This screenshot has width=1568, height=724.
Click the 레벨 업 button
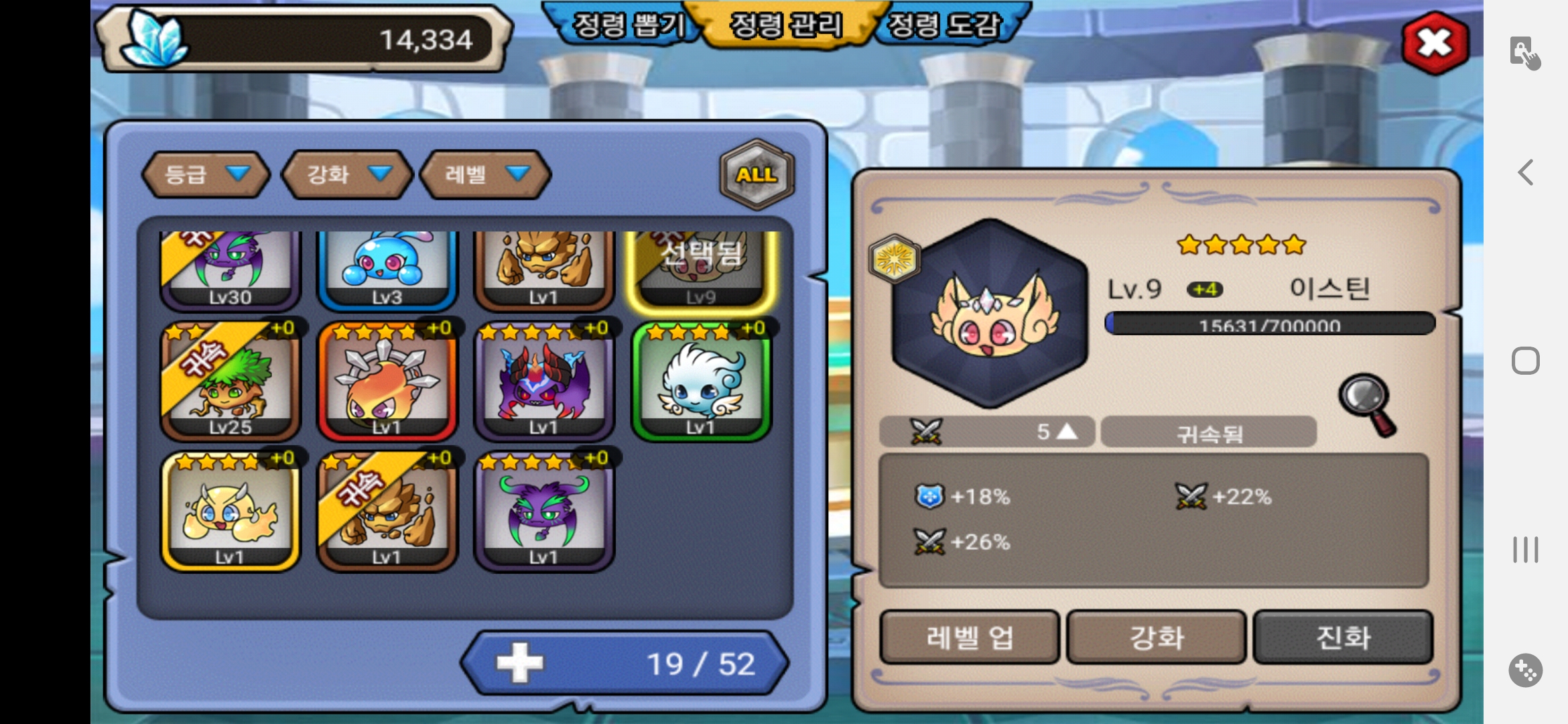(970, 637)
